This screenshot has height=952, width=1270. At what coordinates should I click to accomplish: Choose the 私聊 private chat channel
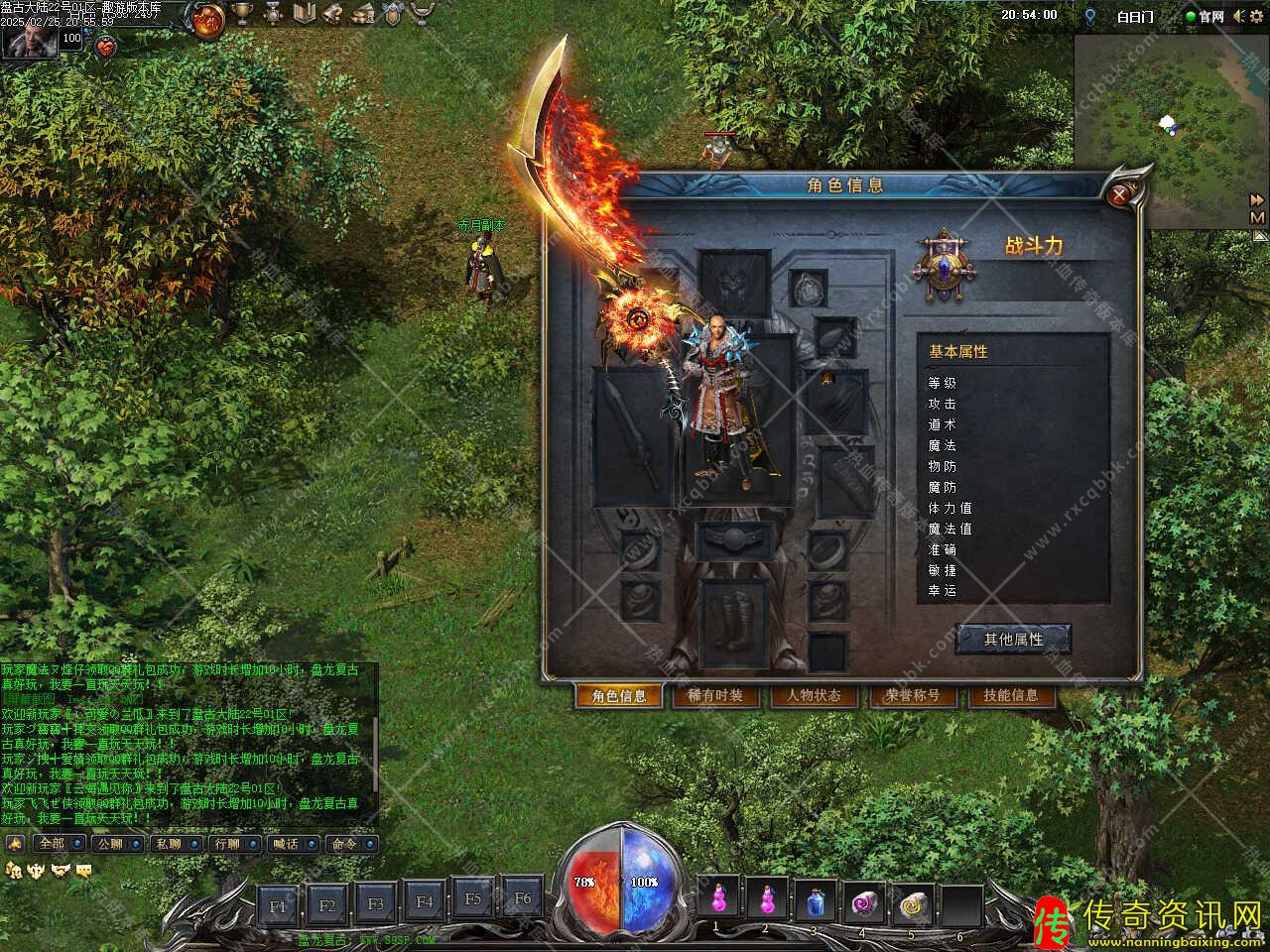(x=175, y=844)
